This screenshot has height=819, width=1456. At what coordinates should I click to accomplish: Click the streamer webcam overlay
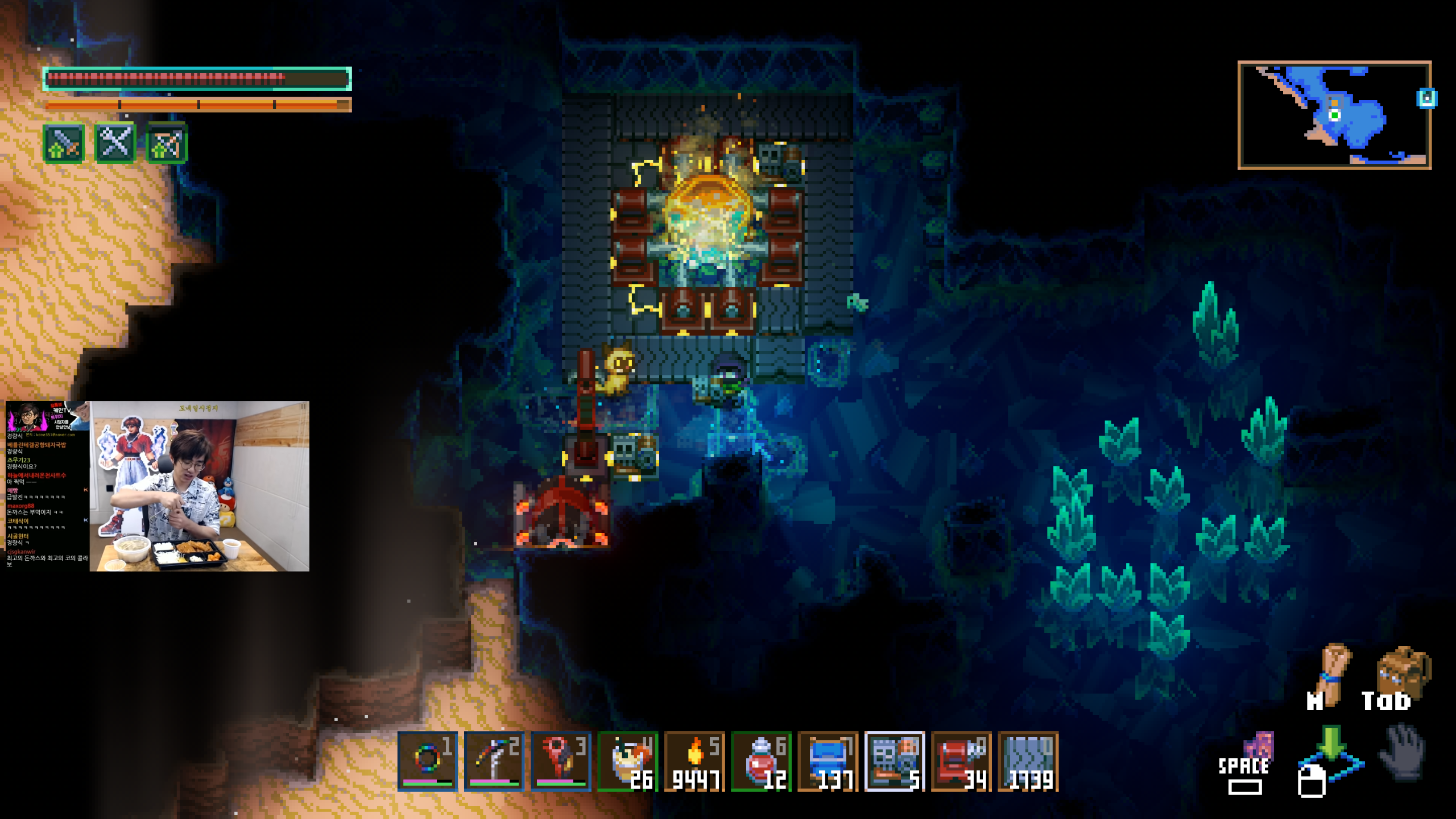tap(199, 486)
